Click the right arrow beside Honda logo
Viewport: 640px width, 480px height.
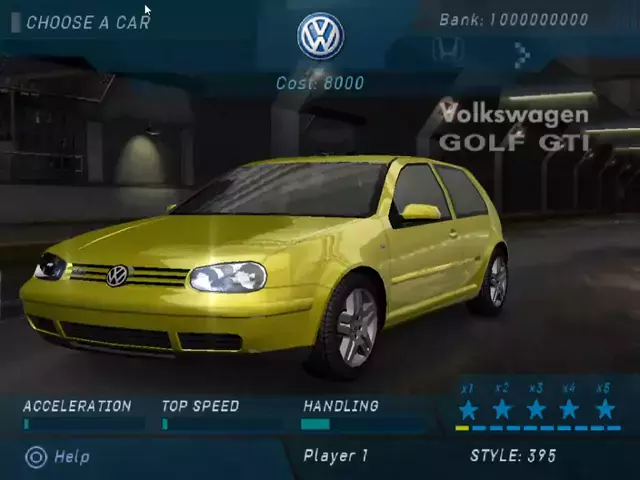coord(522,56)
